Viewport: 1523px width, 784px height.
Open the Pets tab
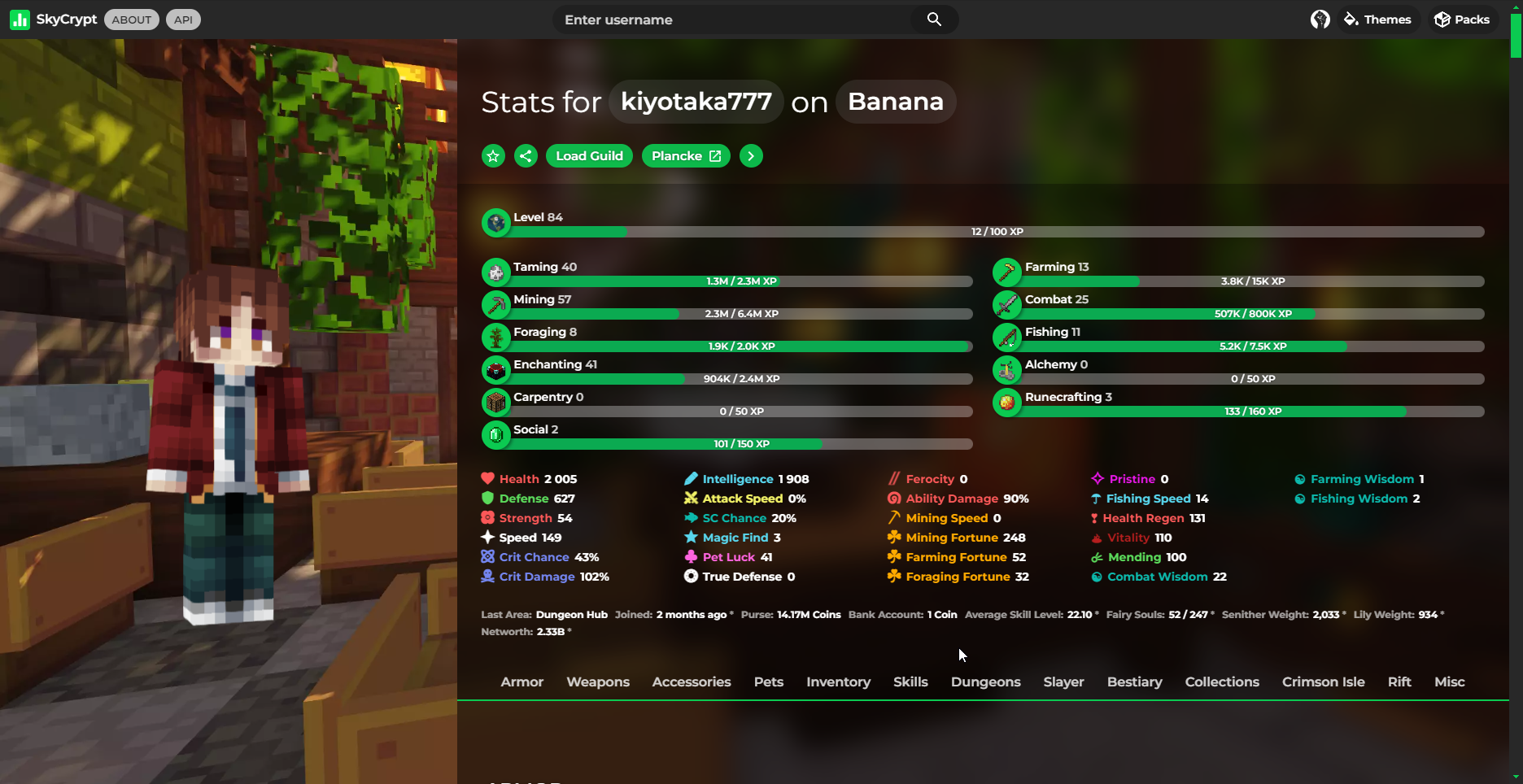point(768,682)
